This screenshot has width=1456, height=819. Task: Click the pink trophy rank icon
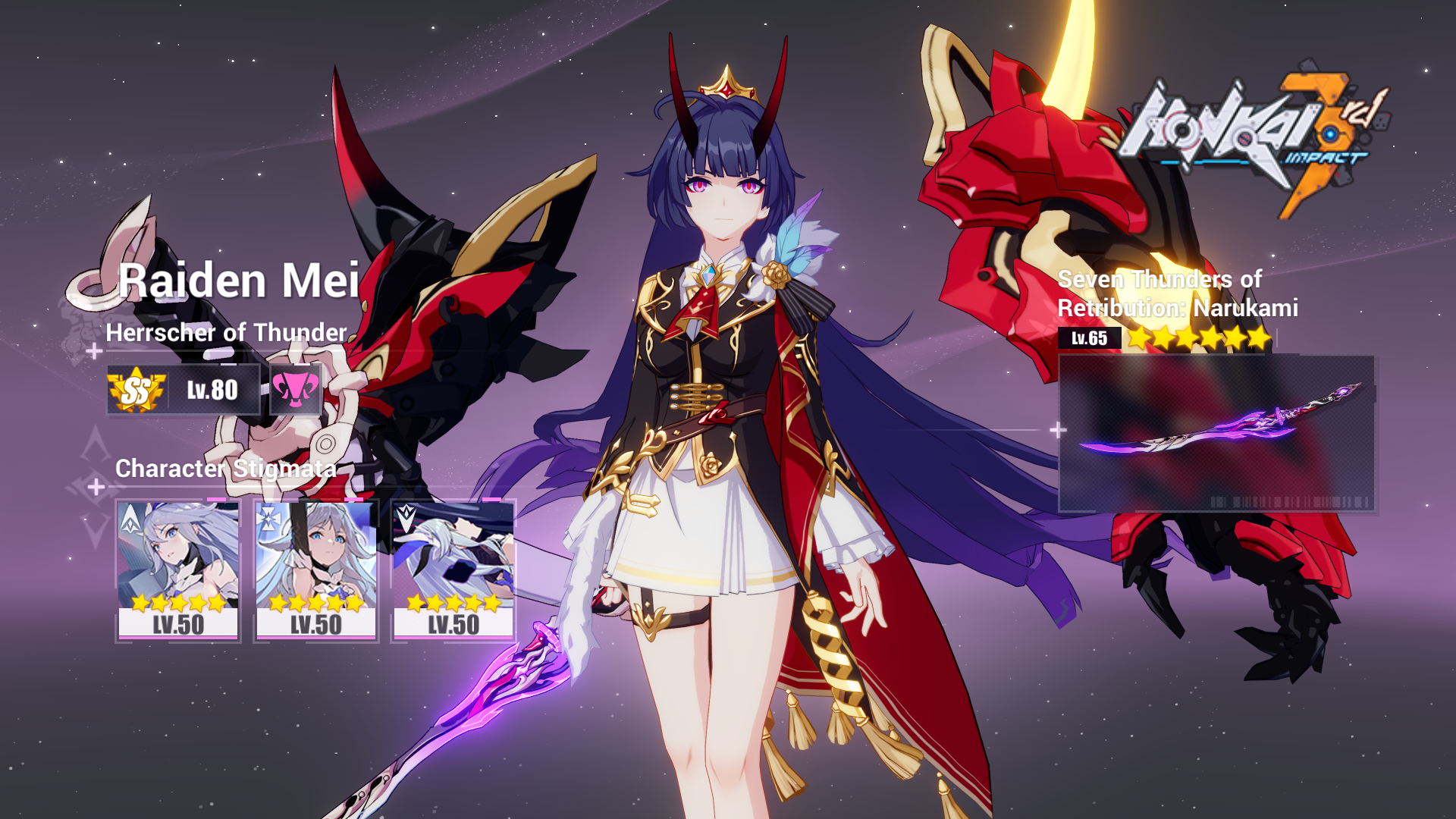(296, 389)
